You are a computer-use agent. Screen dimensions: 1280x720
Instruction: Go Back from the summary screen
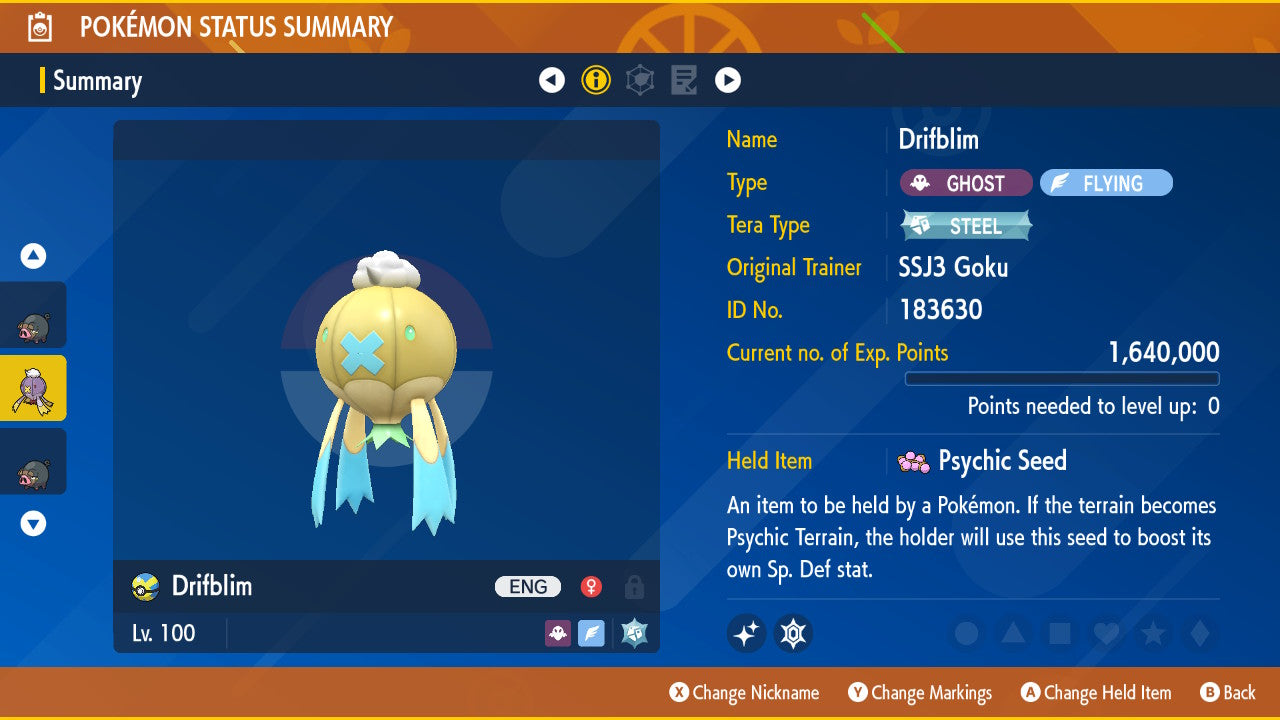click(1228, 692)
